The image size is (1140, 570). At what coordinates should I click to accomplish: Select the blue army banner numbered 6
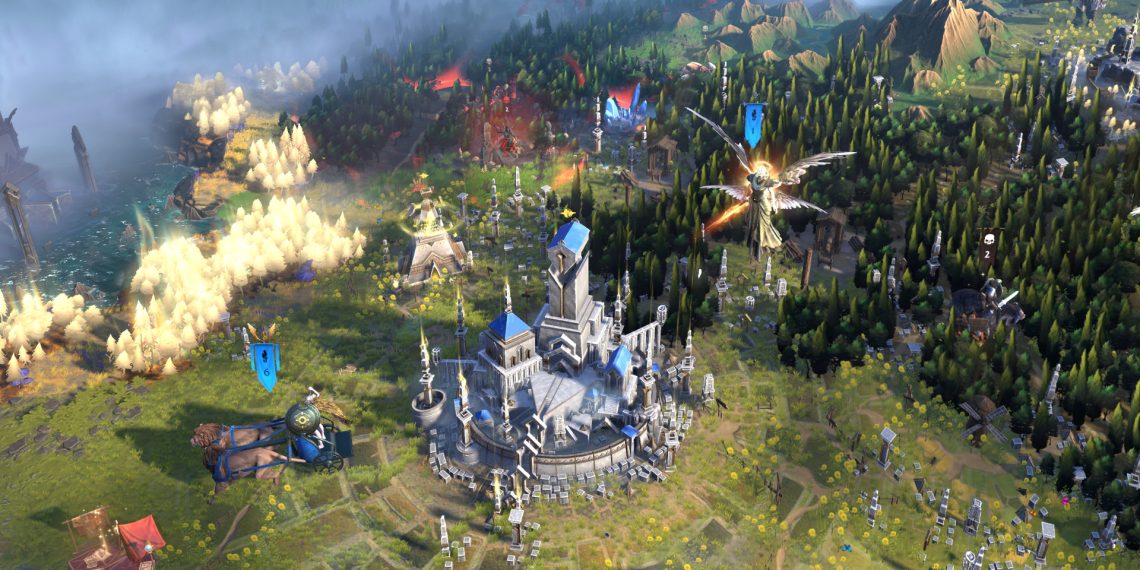265,366
